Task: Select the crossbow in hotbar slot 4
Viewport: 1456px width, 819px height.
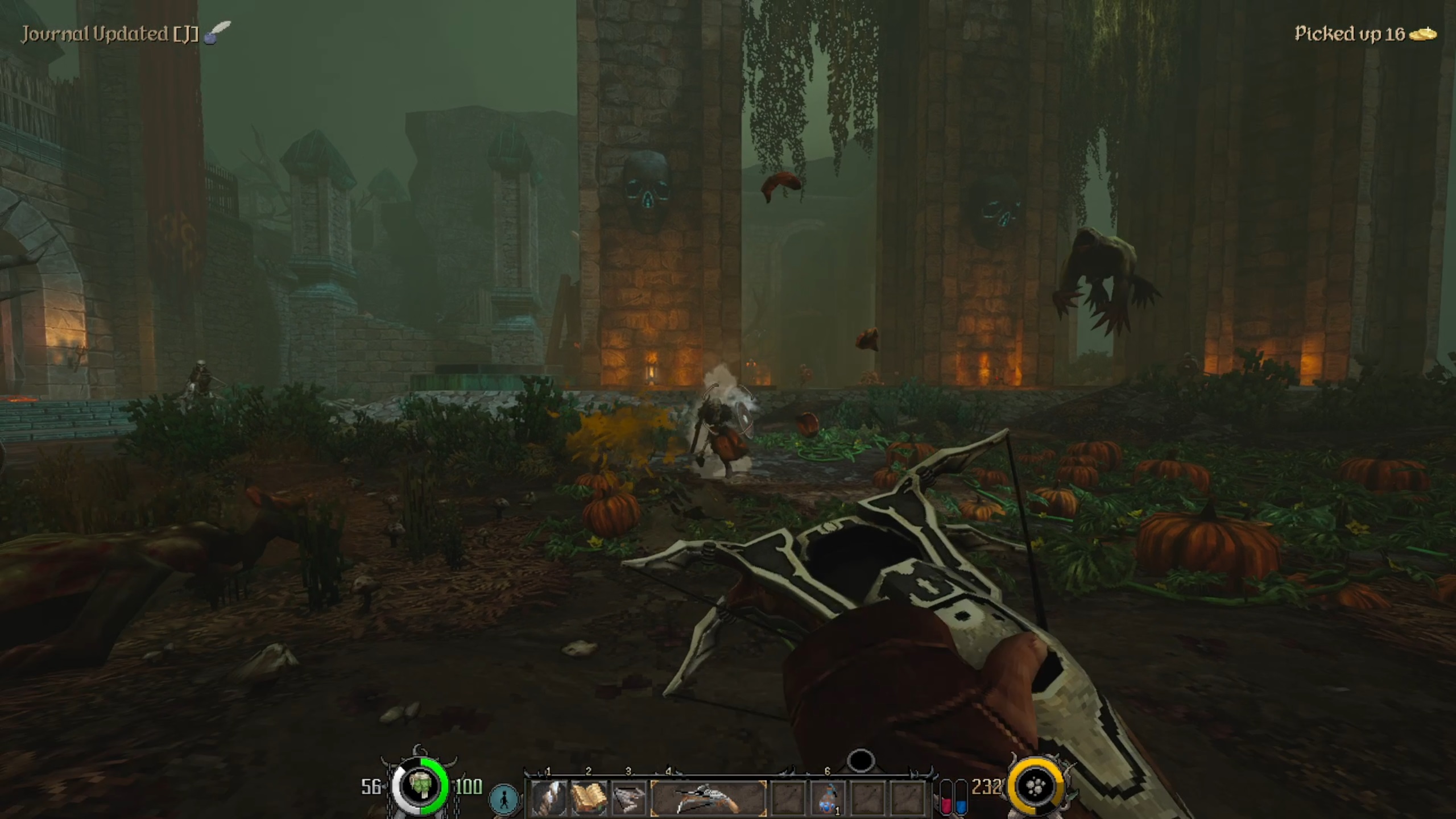Action: [708, 798]
